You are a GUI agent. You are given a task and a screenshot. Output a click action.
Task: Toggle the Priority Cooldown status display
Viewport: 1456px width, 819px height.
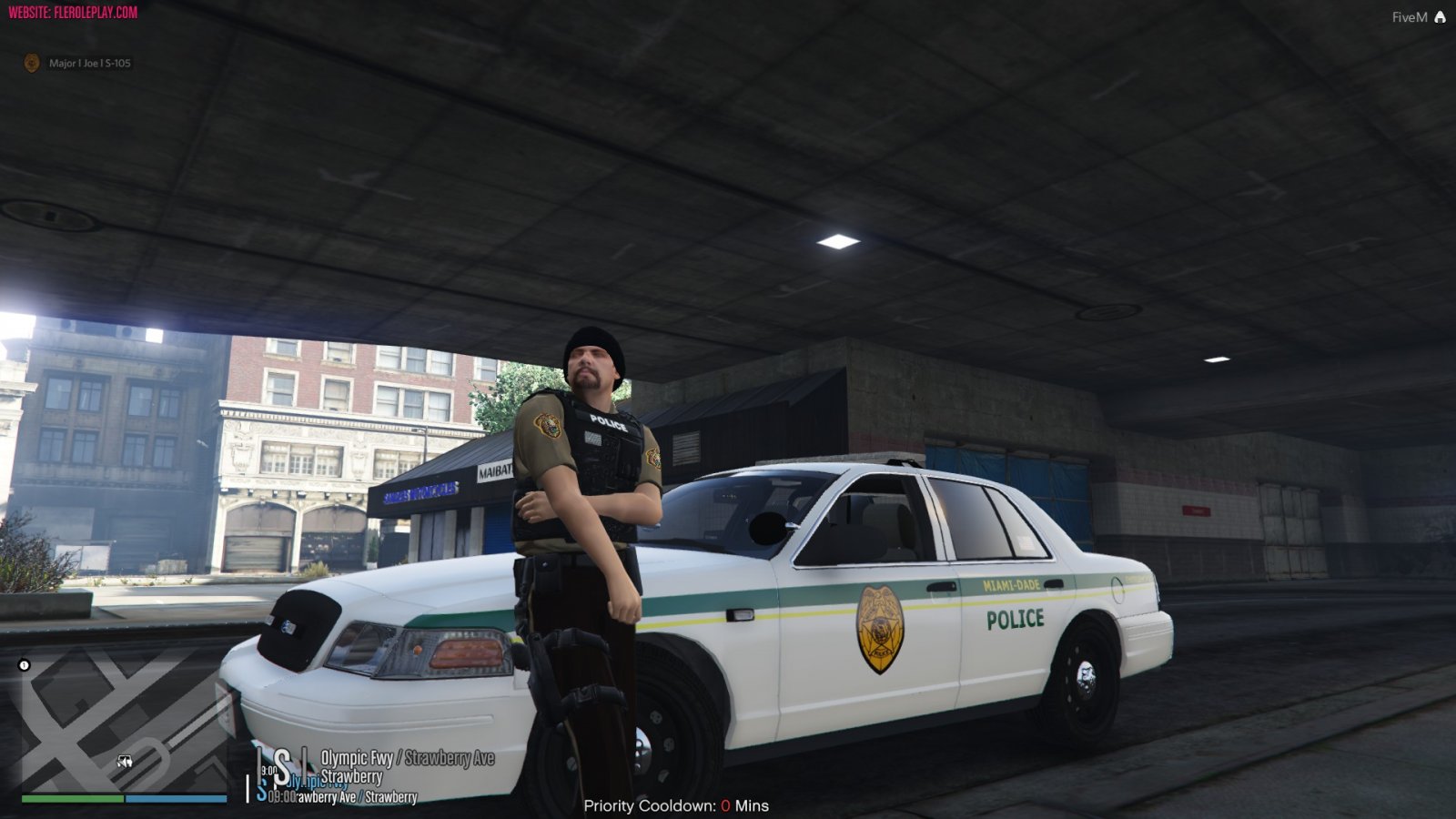pos(676,805)
